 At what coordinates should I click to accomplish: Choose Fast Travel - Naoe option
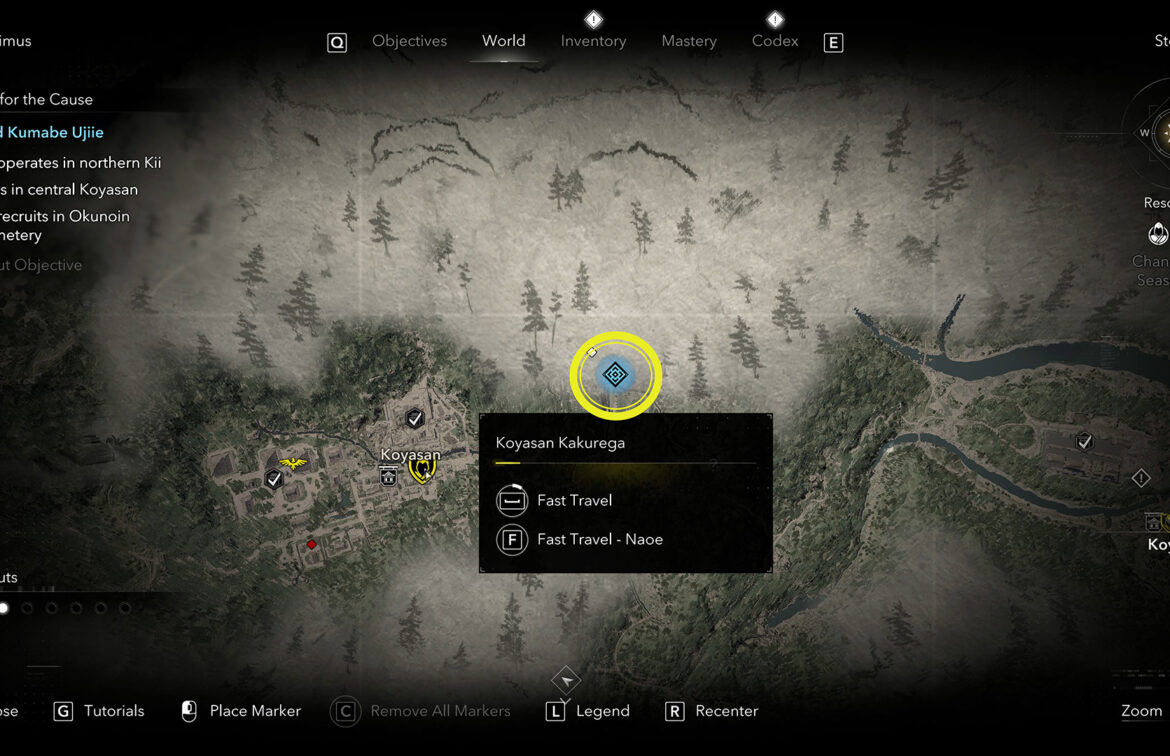point(599,539)
